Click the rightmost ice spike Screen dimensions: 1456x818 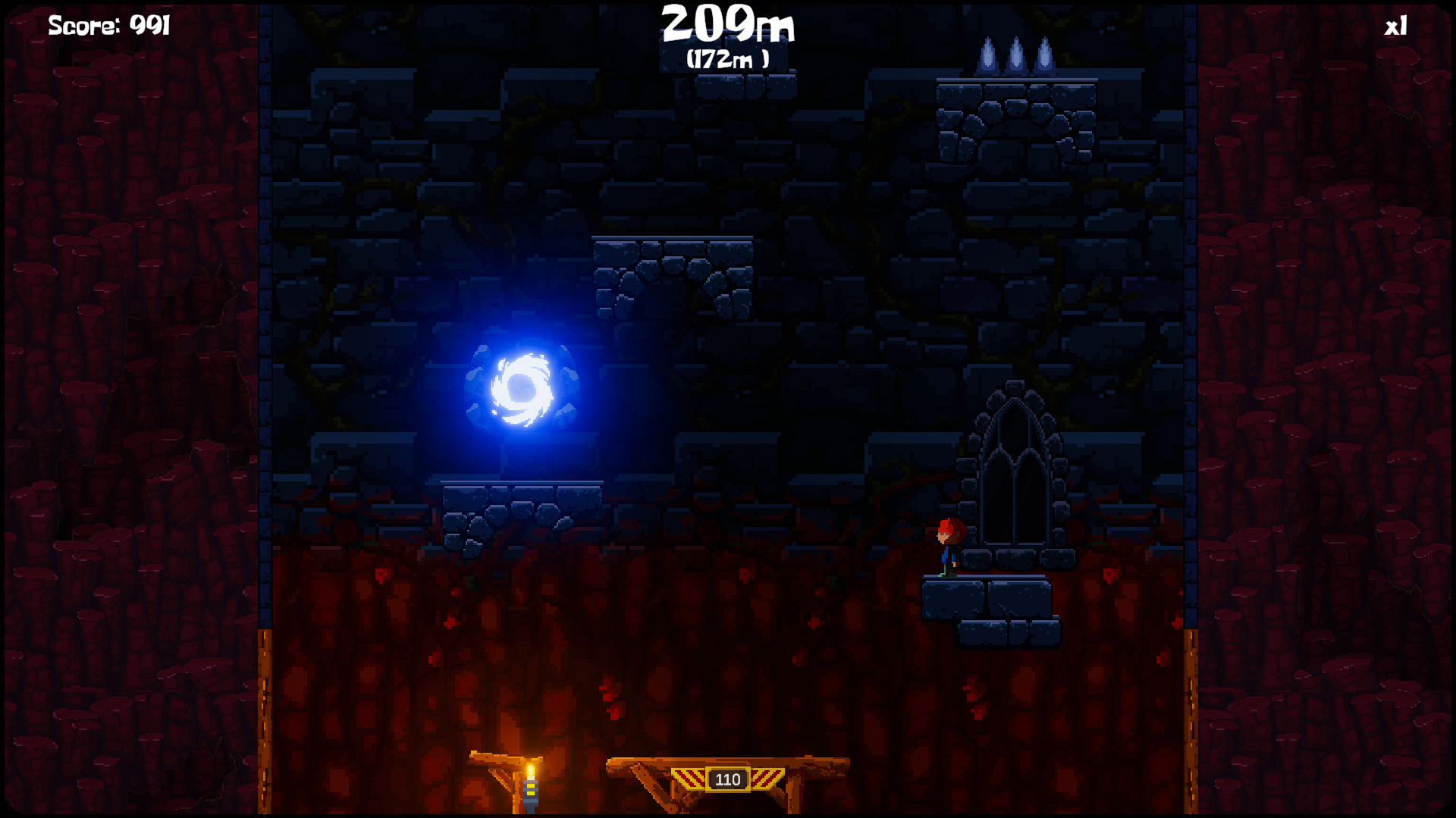pyautogui.click(x=1045, y=57)
